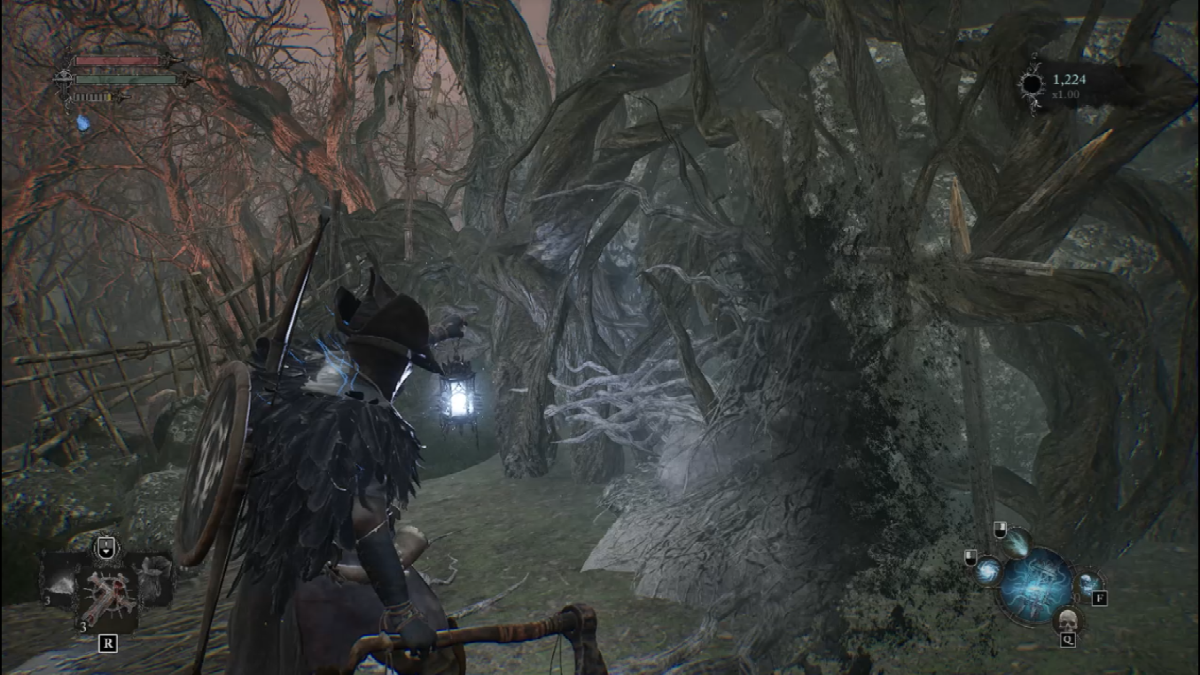The height and width of the screenshot is (675, 1200).
Task: Click the blue flame status icon
Action: coord(82,123)
